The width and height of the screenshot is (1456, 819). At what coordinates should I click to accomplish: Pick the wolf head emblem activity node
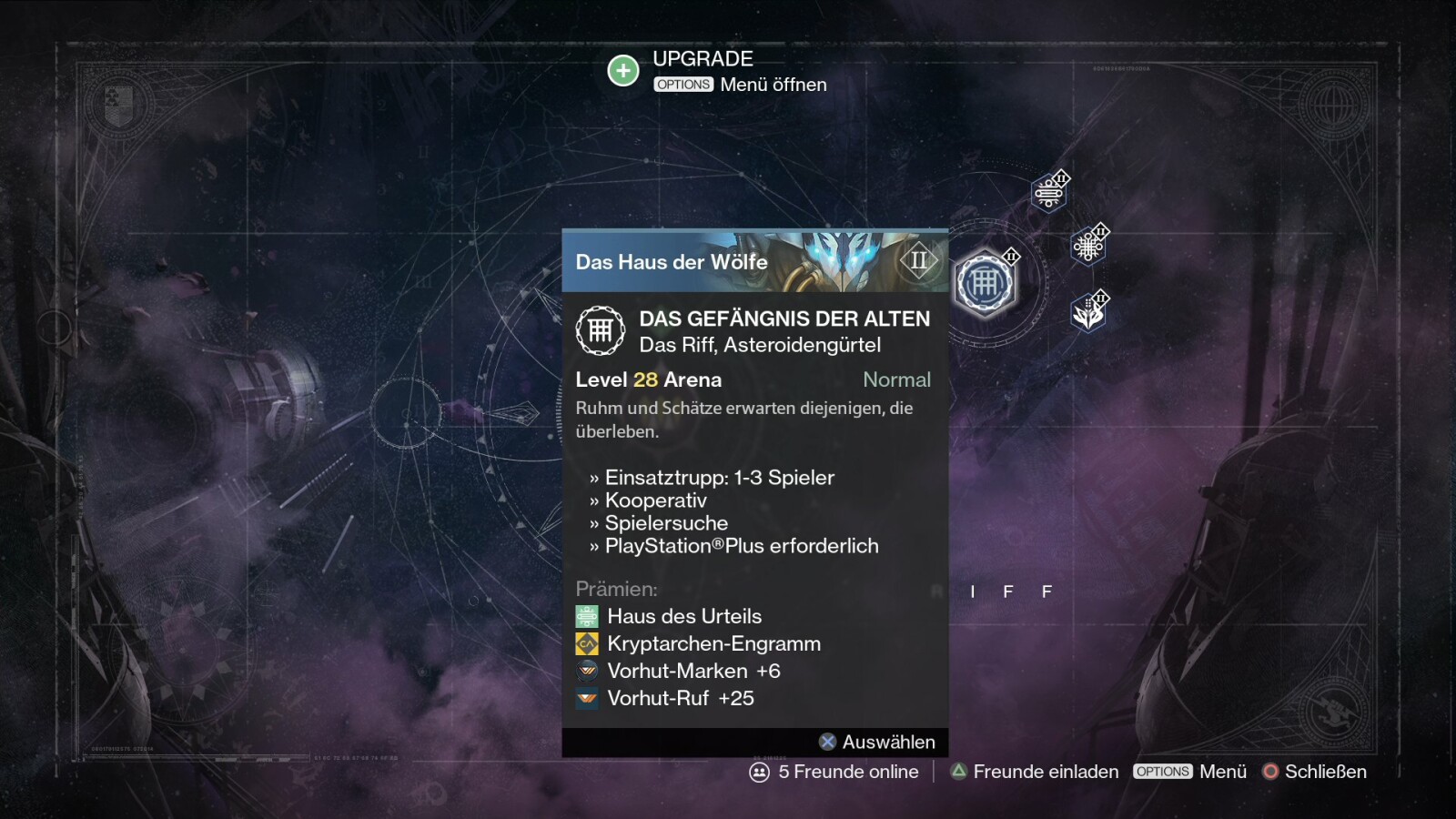pos(1088,314)
